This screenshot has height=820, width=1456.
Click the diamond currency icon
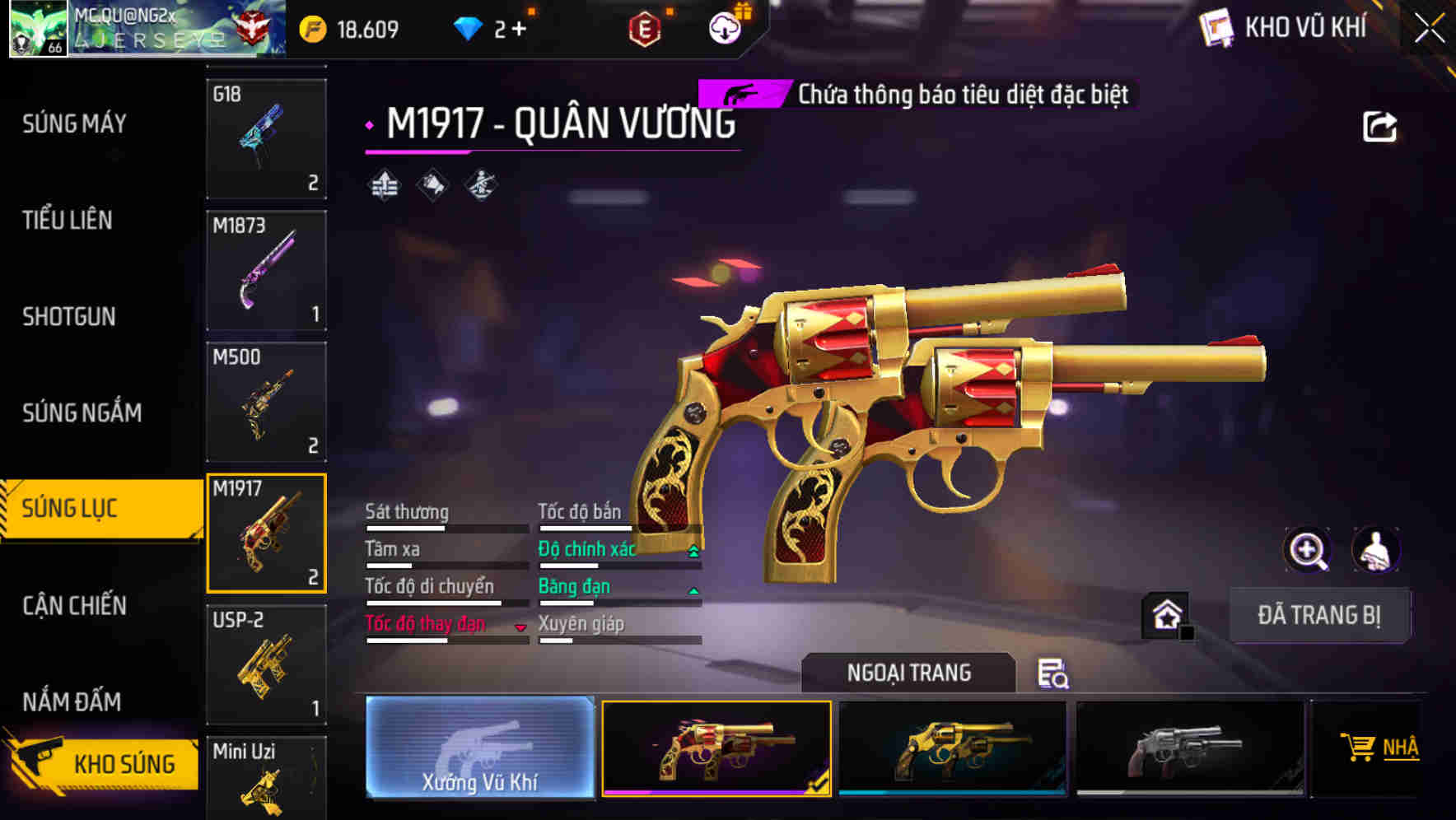click(469, 27)
